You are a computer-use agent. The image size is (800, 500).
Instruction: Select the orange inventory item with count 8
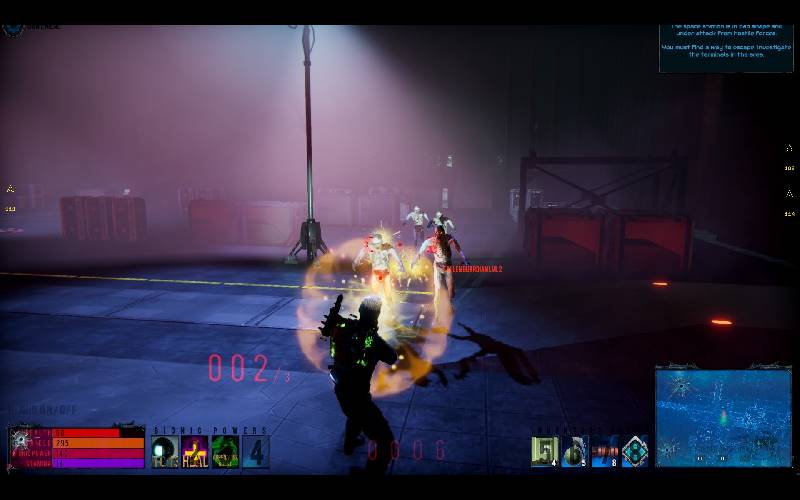pyautogui.click(x=604, y=452)
